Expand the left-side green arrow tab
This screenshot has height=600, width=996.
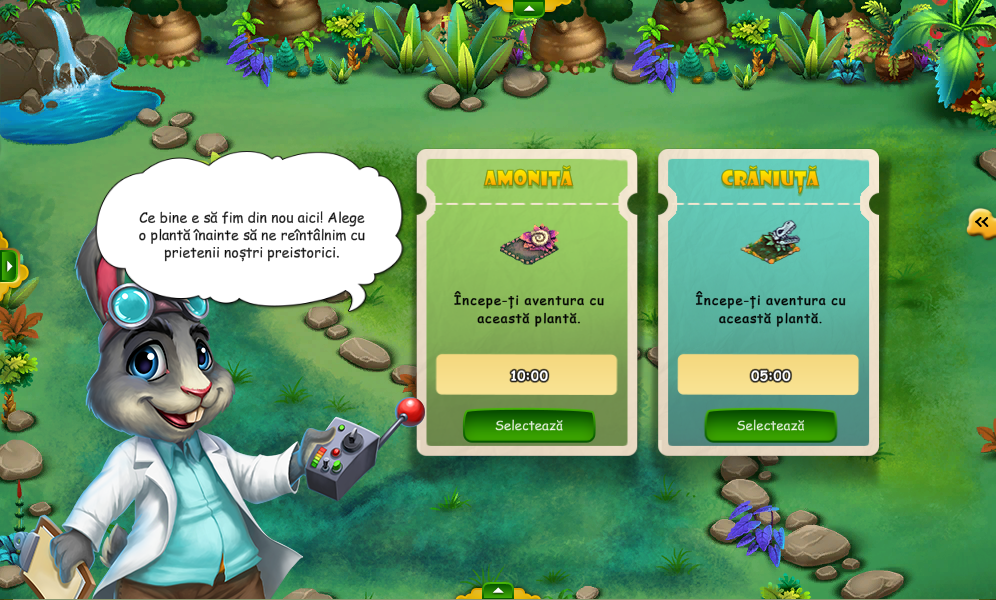click(9, 266)
